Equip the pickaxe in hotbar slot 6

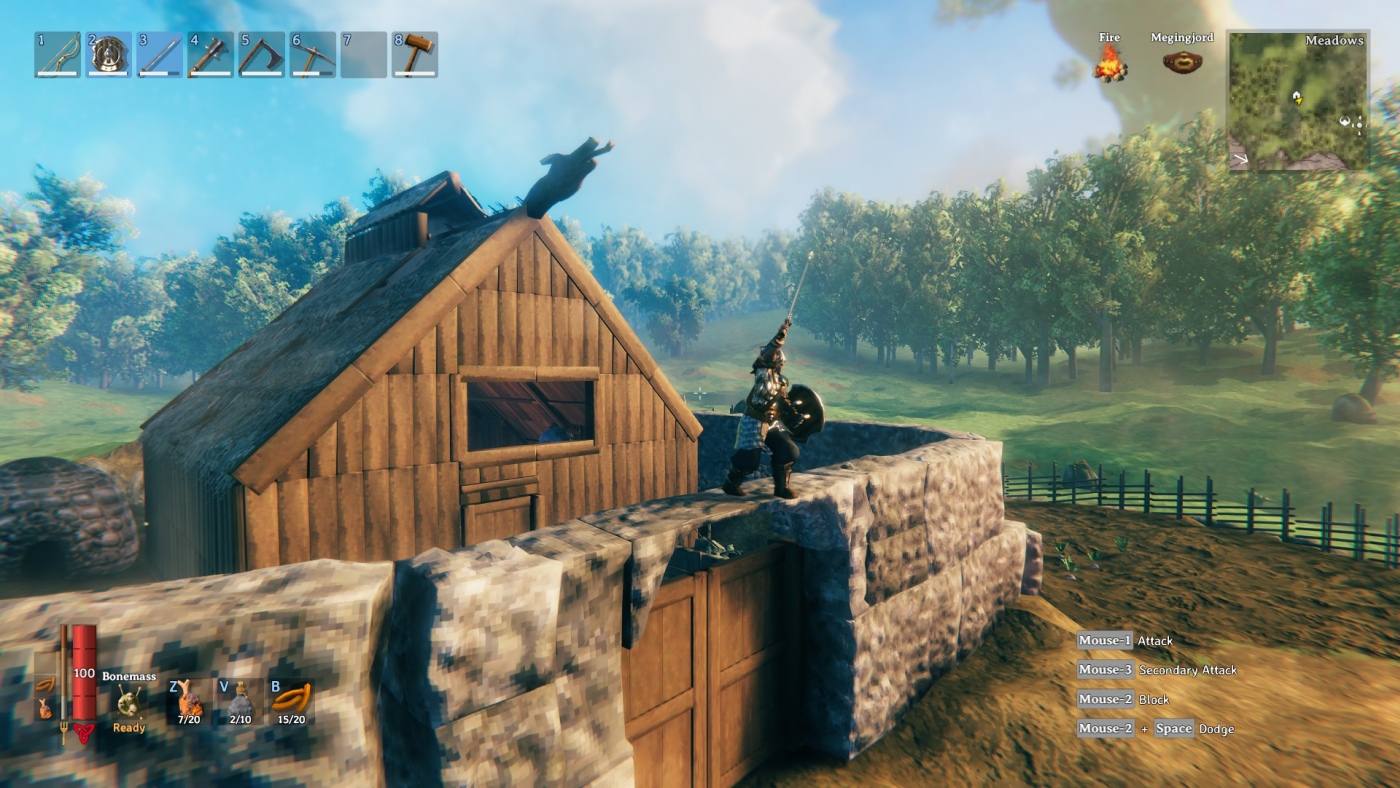tap(311, 55)
